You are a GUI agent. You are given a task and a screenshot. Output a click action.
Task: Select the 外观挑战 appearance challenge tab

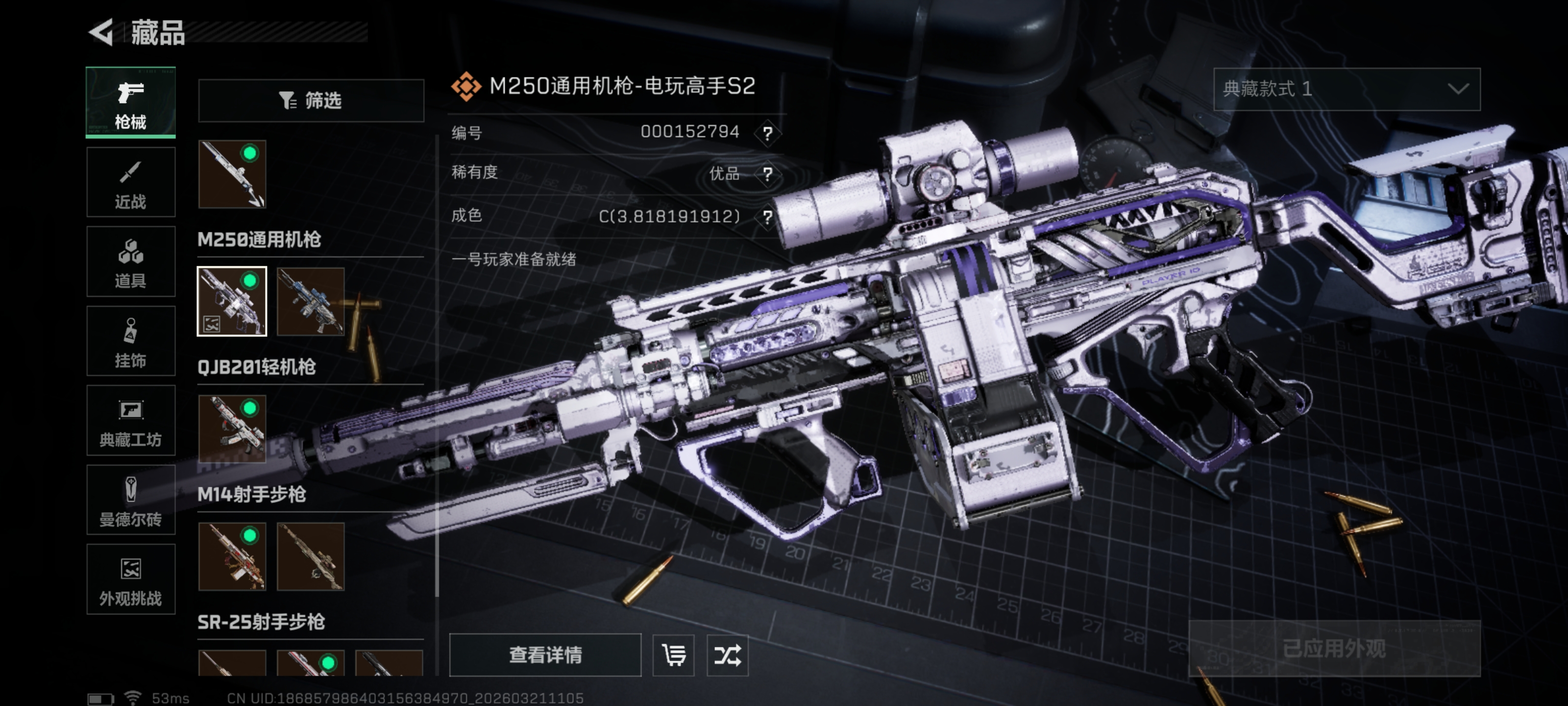coord(130,580)
